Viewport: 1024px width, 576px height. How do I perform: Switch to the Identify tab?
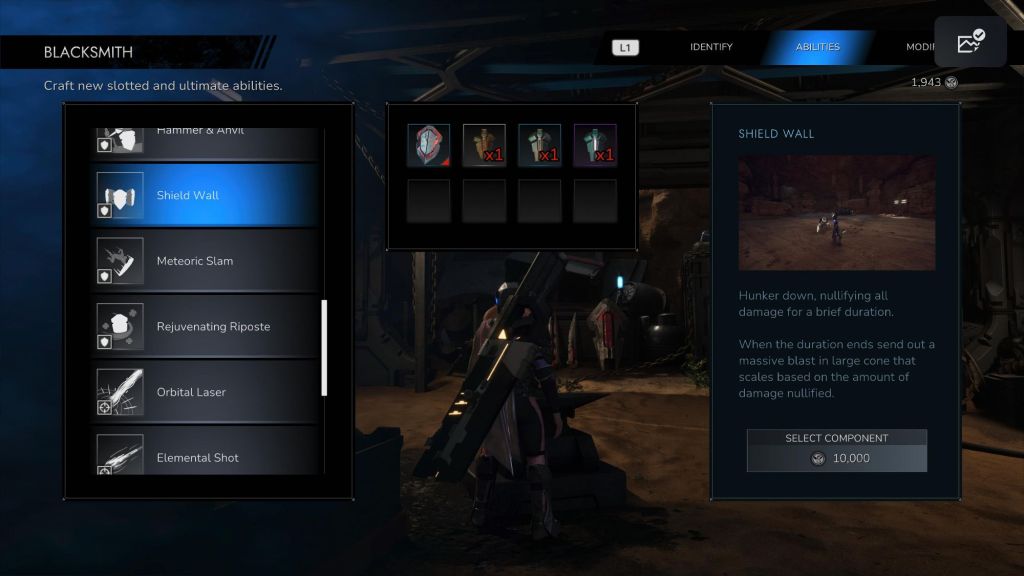tap(711, 47)
